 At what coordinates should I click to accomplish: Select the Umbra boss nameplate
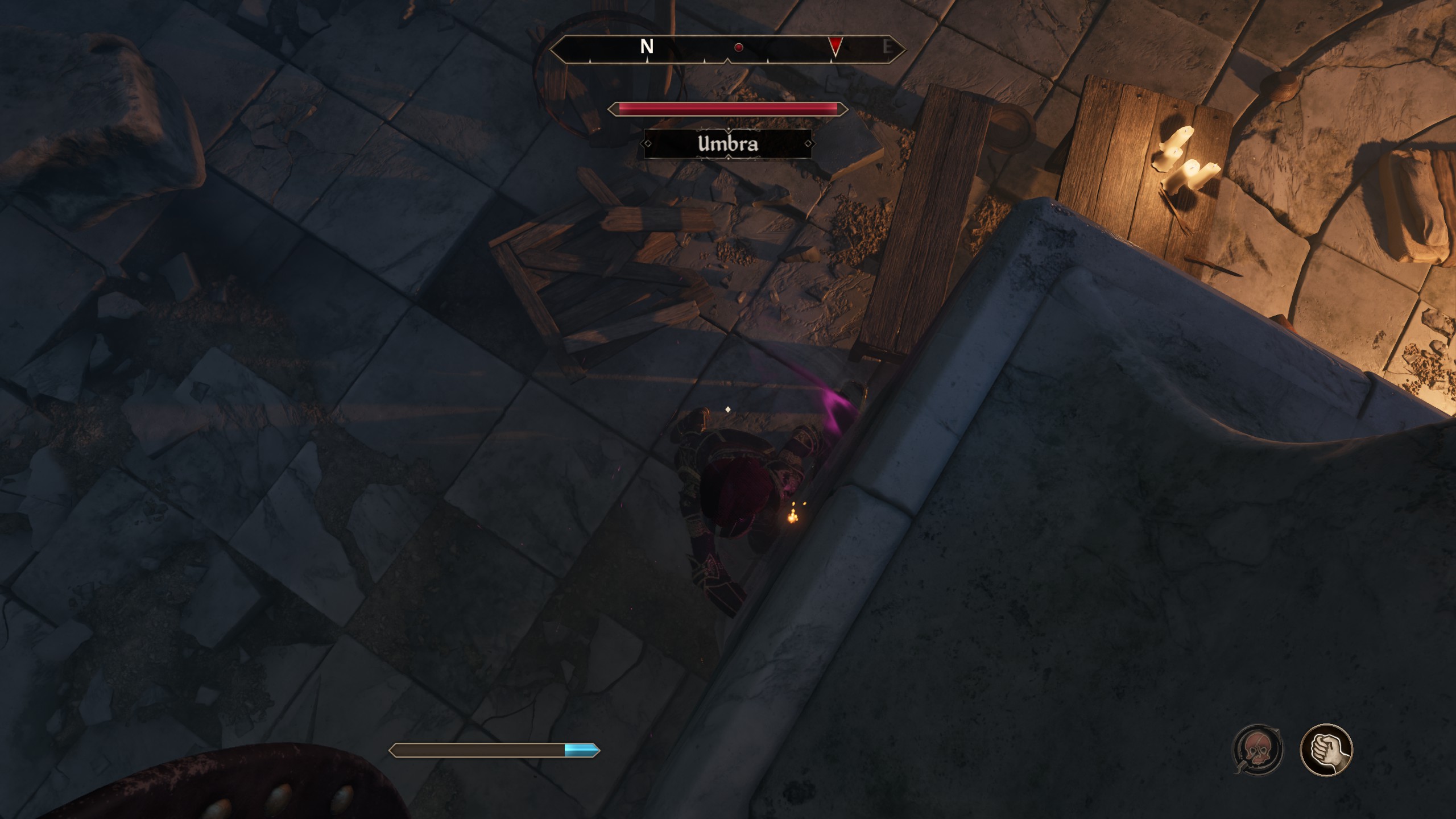coord(728,145)
